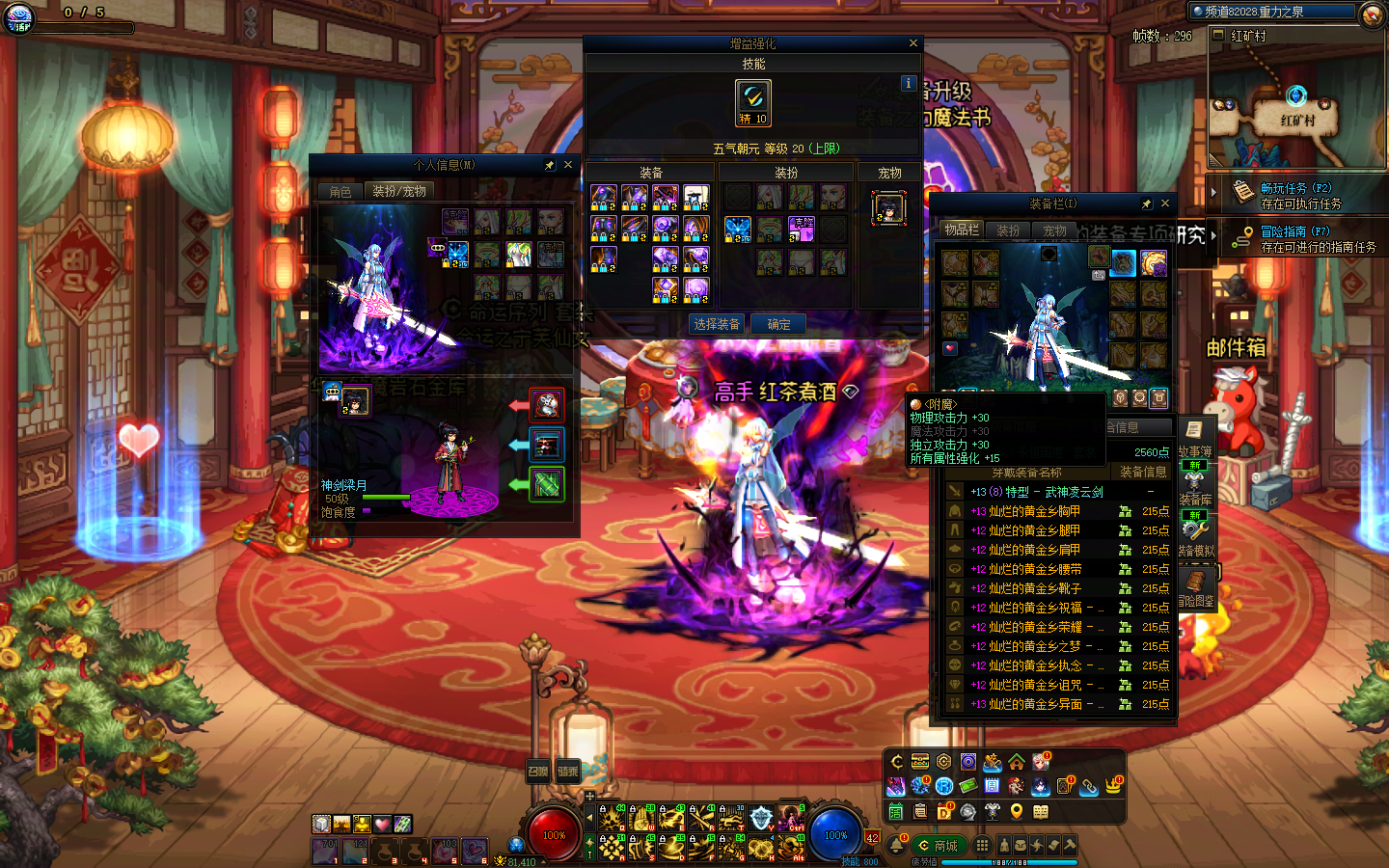The height and width of the screenshot is (868, 1389).
Task: Close the 增益强化 buff enhancement window
Action: 912,43
